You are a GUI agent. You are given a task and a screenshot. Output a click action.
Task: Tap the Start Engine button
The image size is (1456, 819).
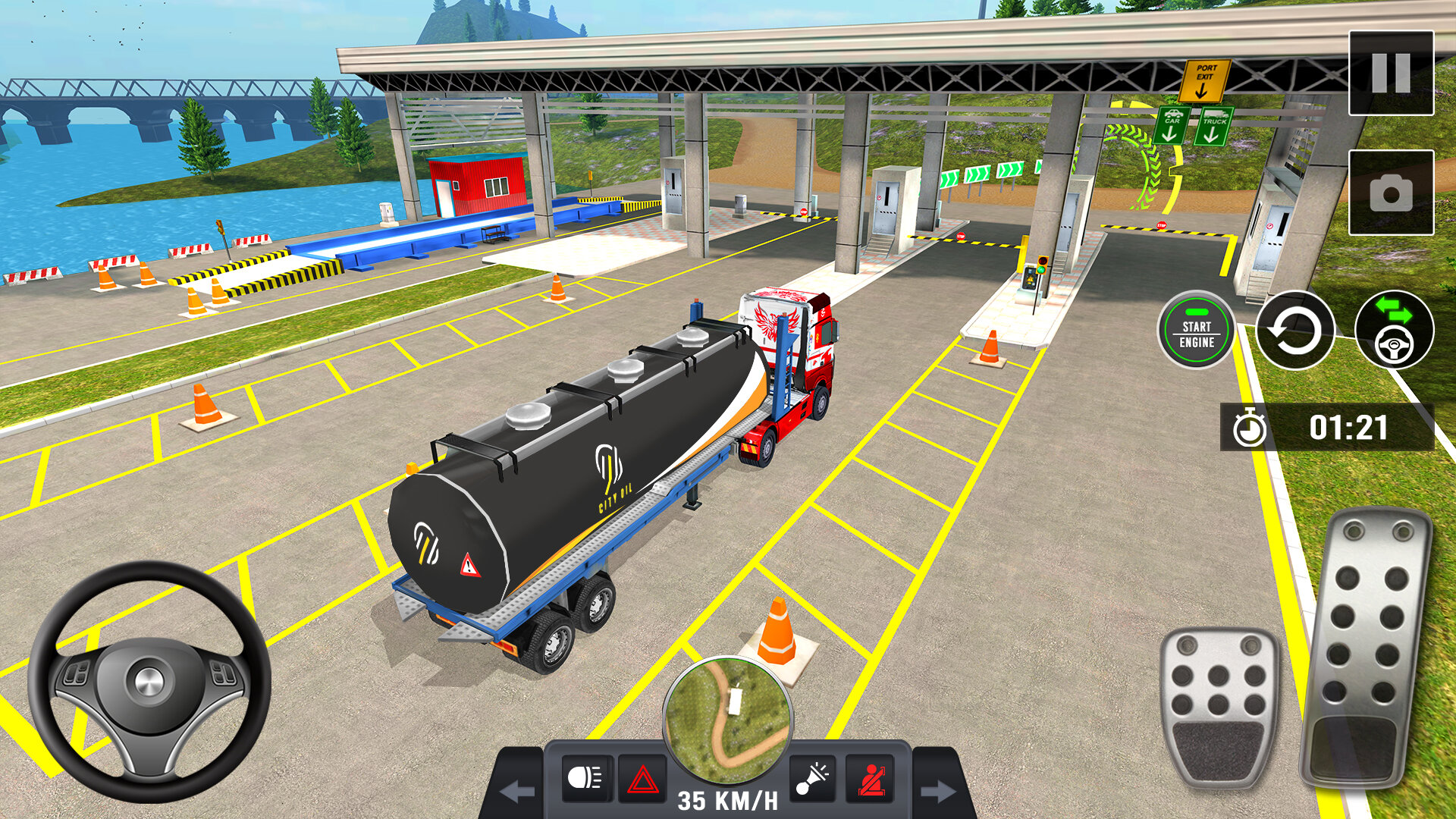(1196, 331)
